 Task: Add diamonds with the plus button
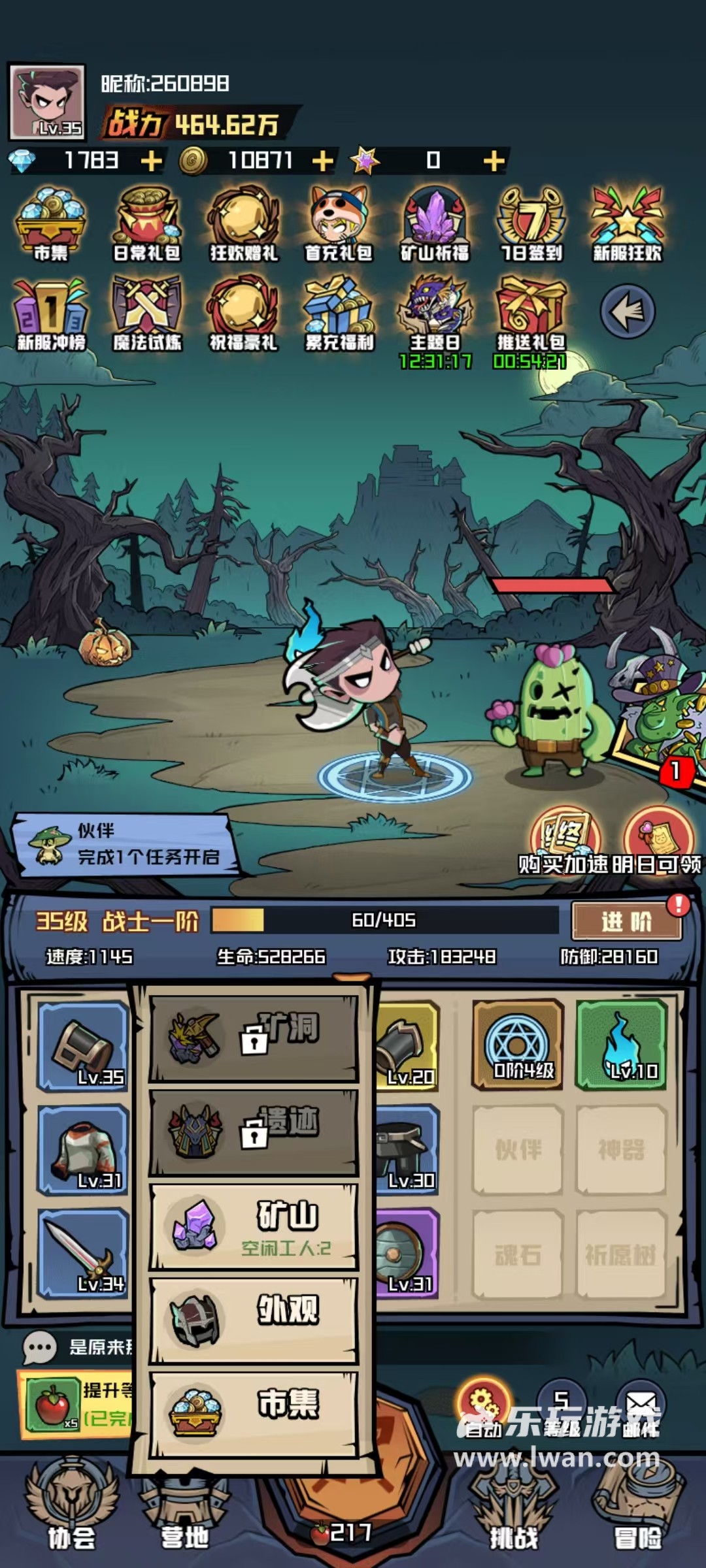pos(152,161)
